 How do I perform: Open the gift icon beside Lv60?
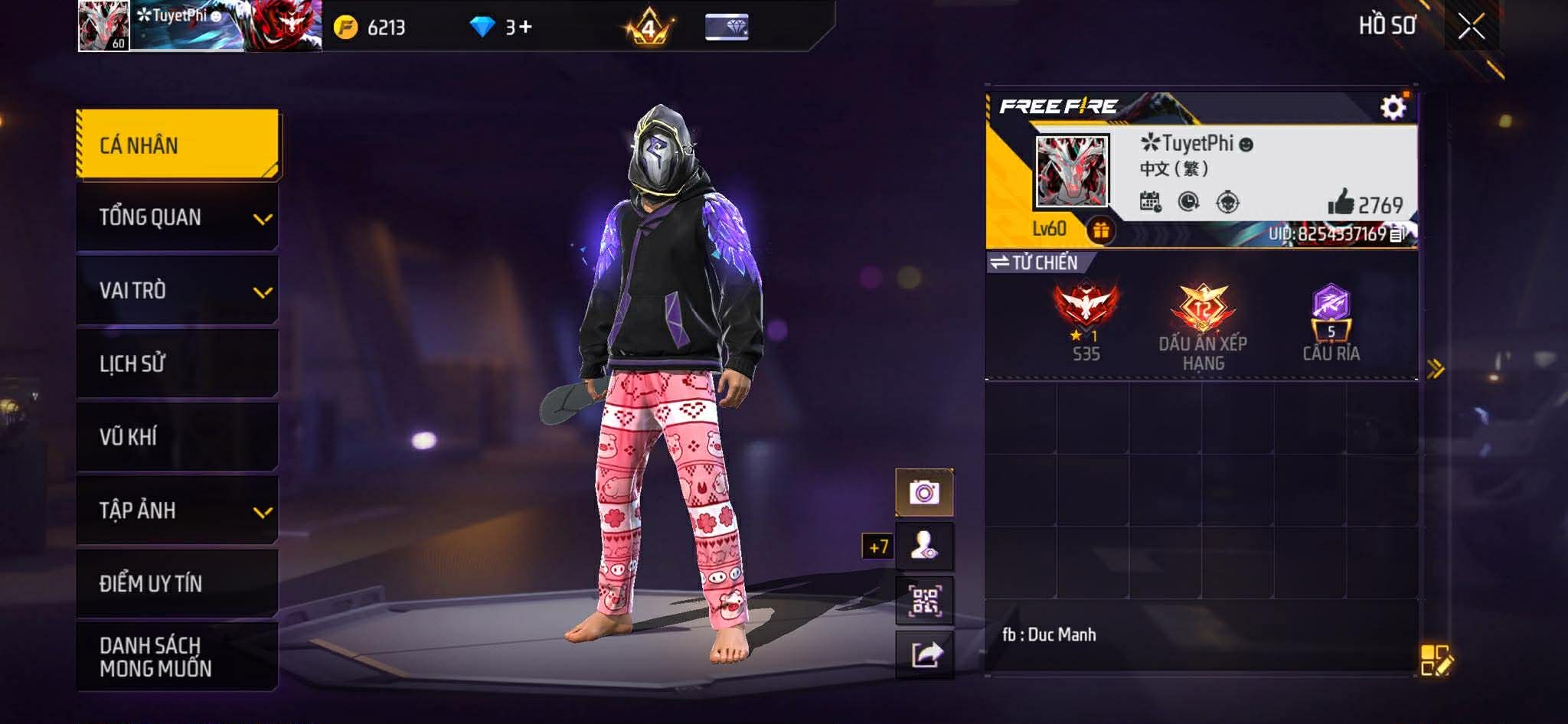pos(1101,230)
